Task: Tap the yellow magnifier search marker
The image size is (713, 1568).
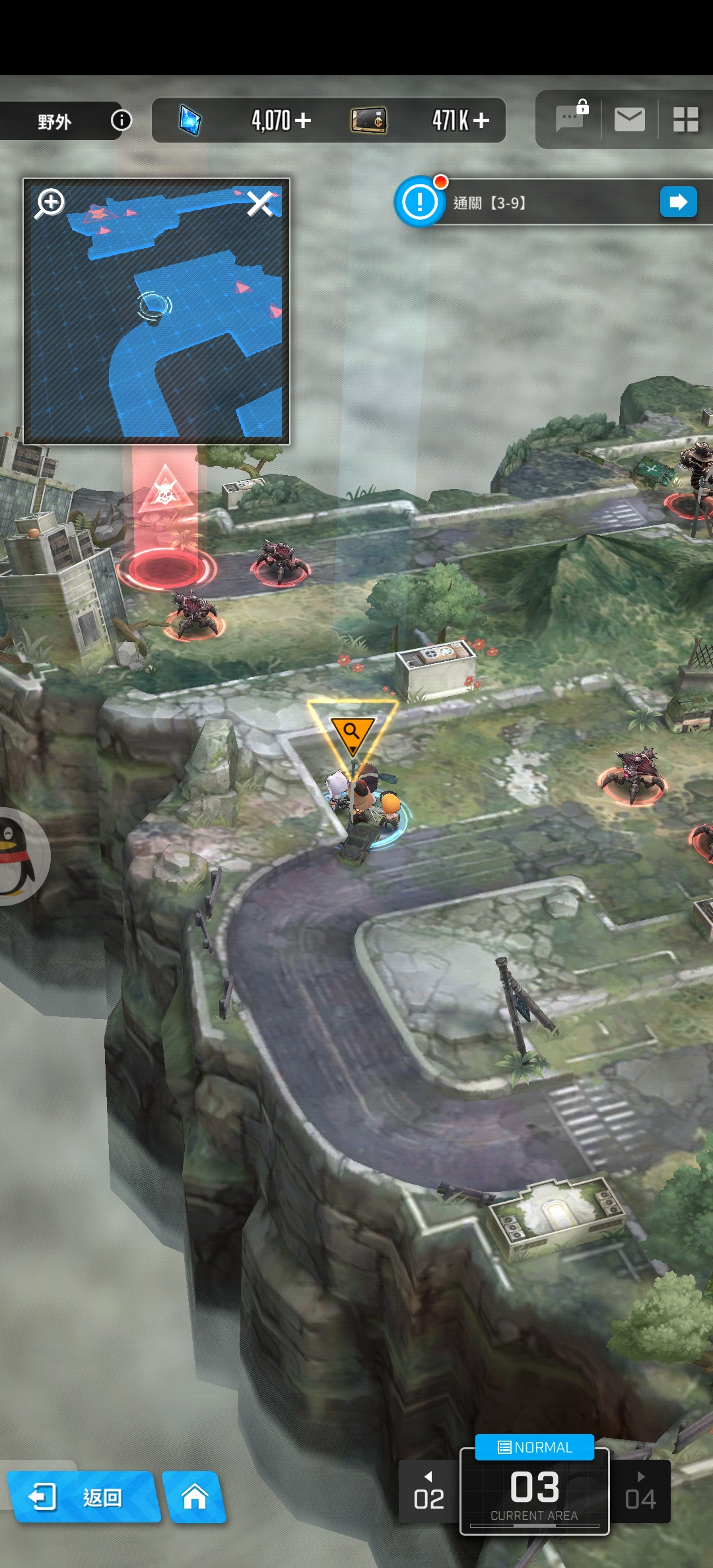Action: coord(352,733)
